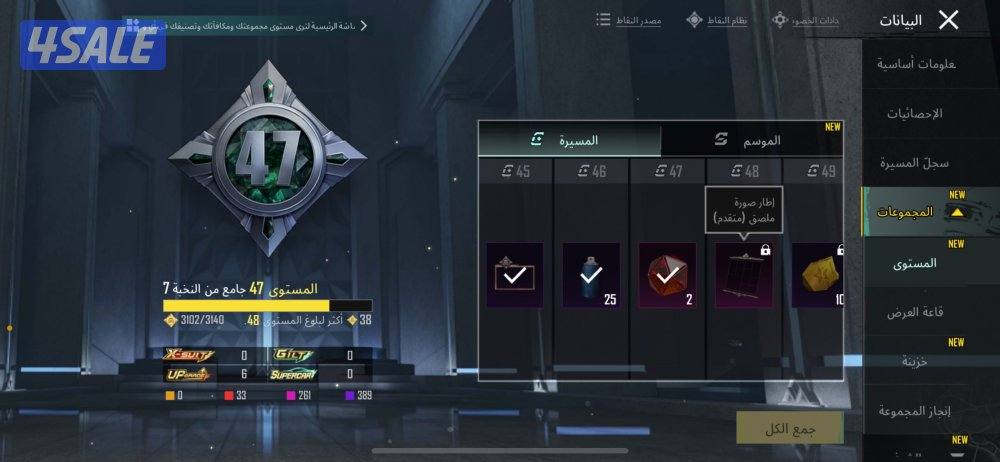The width and height of the screenshot is (1000, 462).
Task: Open the points source (مصدر النقاط) link
Action: coord(629,20)
